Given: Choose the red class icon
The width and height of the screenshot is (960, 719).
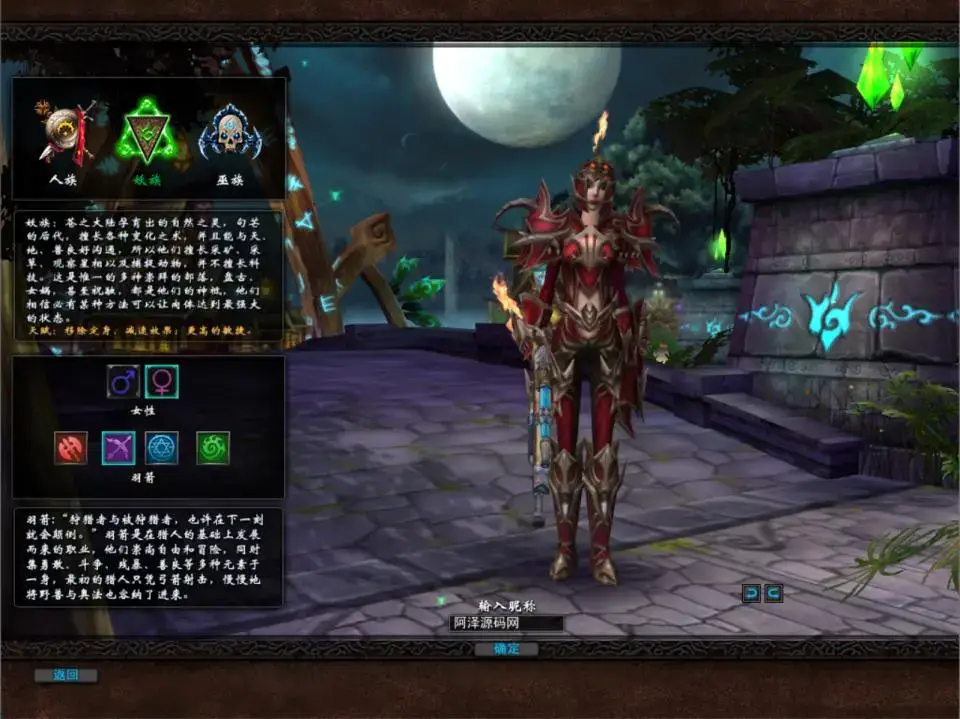Looking at the screenshot, I should pyautogui.click(x=70, y=448).
